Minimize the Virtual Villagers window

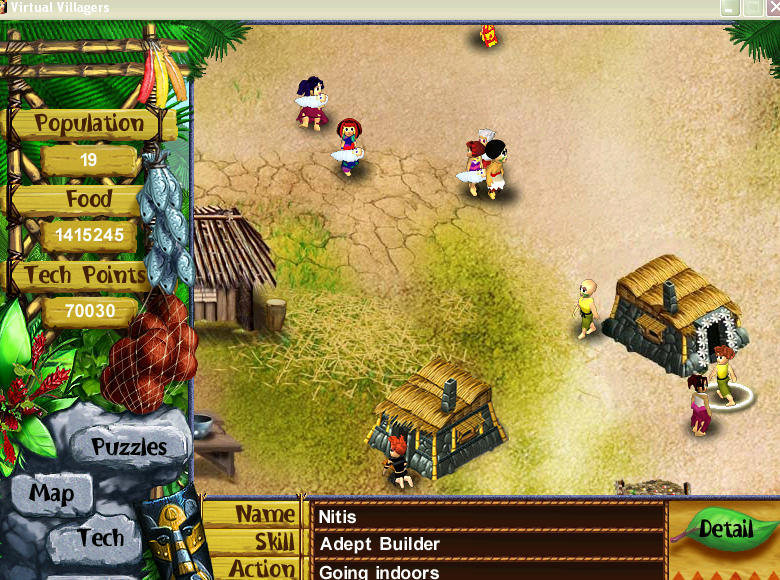click(x=730, y=8)
